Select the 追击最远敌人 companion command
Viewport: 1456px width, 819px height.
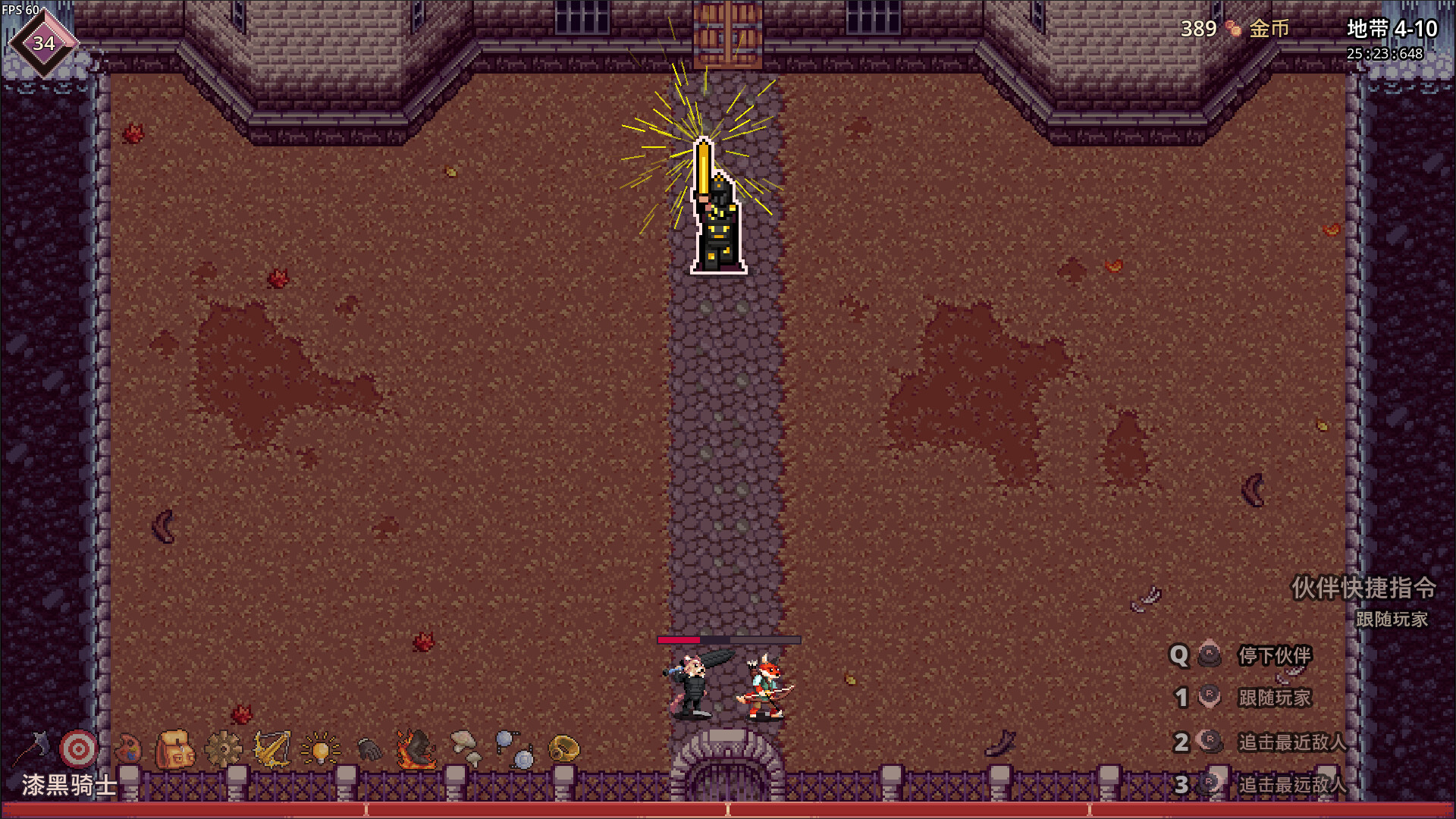coord(1291,784)
